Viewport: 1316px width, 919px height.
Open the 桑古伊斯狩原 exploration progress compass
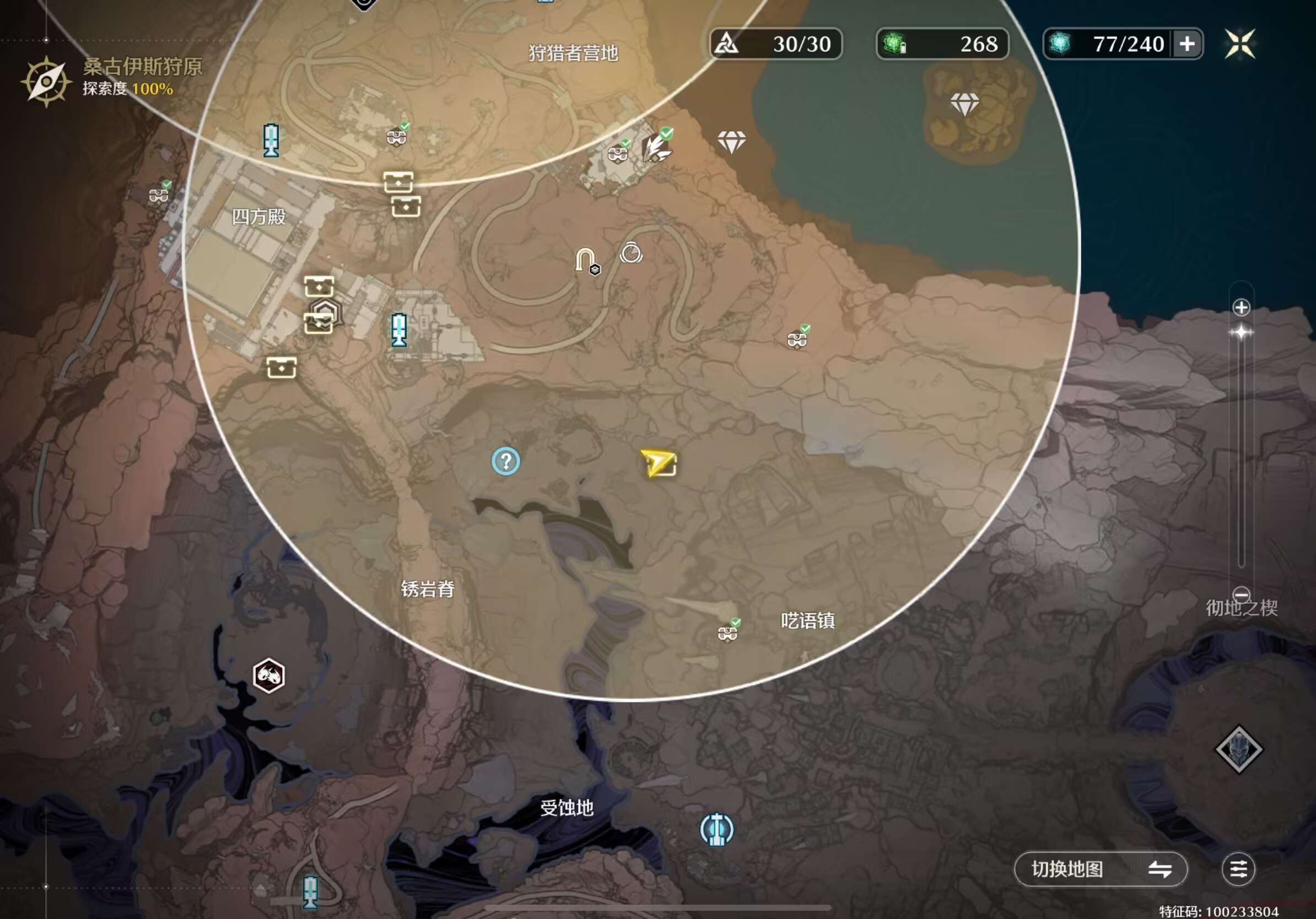[x=45, y=82]
